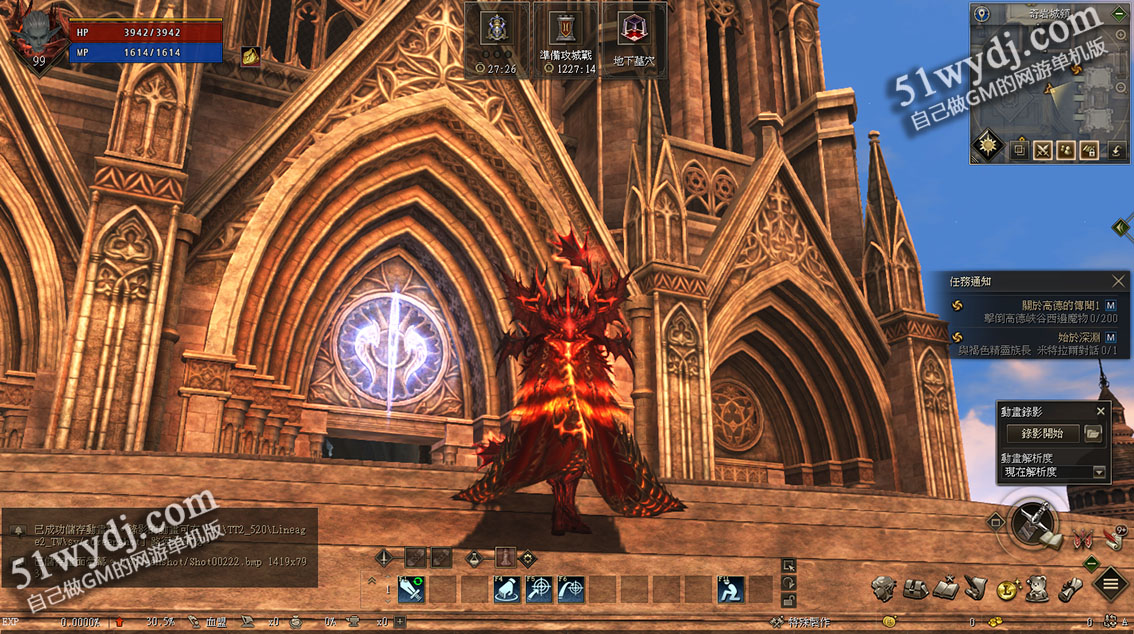Viewport: 1134px width, 634px height.
Task: Select the F11 sit-down action
Action: pos(731,590)
